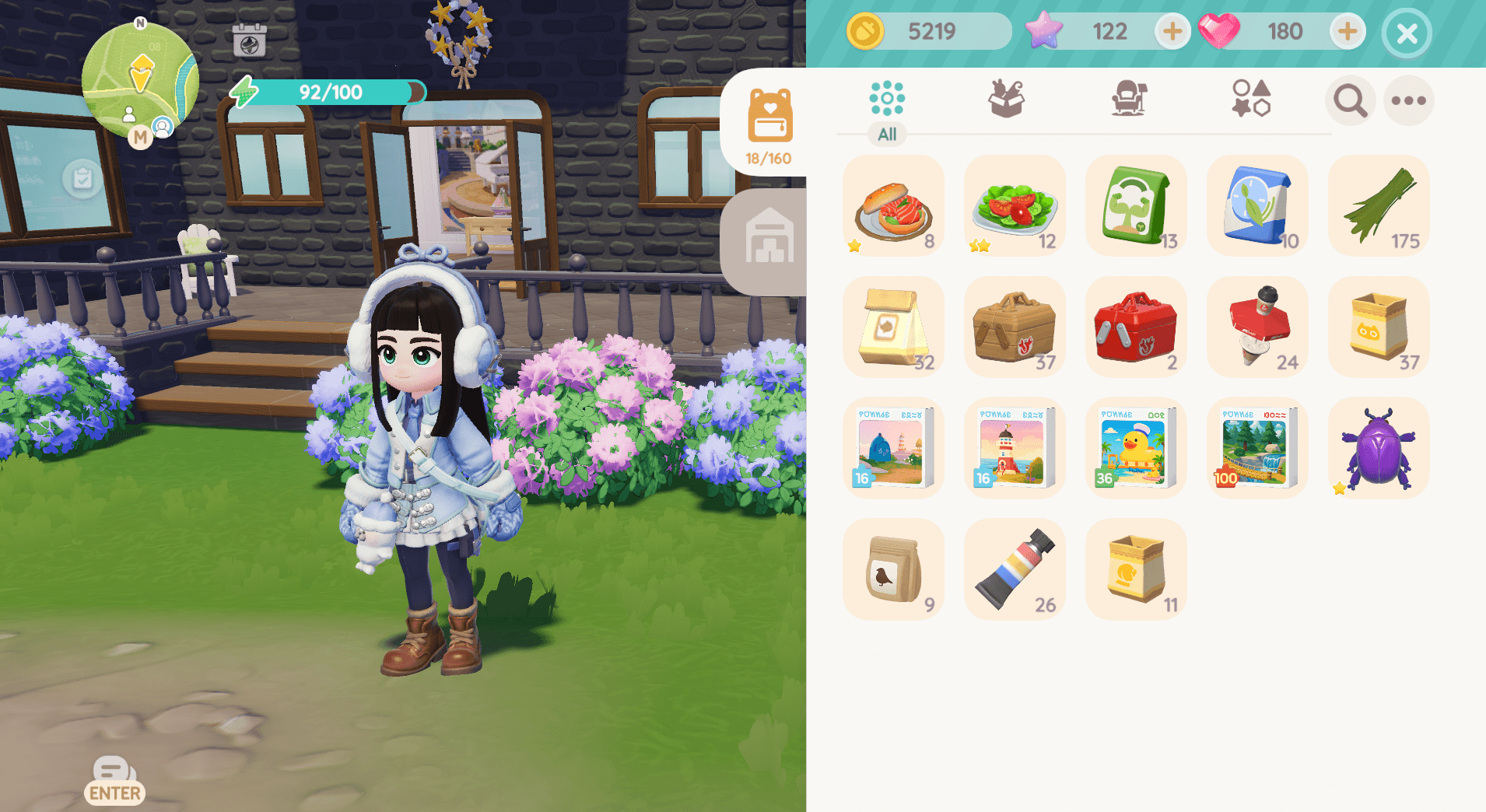Screen dimensions: 1486x812
Task: Add more stars via the plus button
Action: [1172, 31]
